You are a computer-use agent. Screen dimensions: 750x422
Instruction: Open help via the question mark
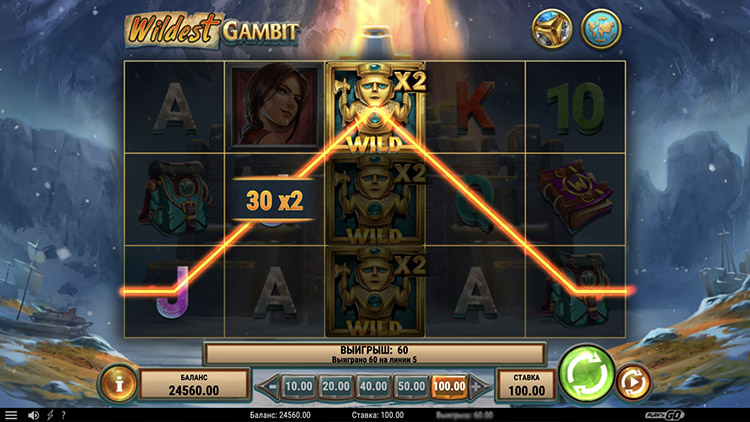pos(63,415)
